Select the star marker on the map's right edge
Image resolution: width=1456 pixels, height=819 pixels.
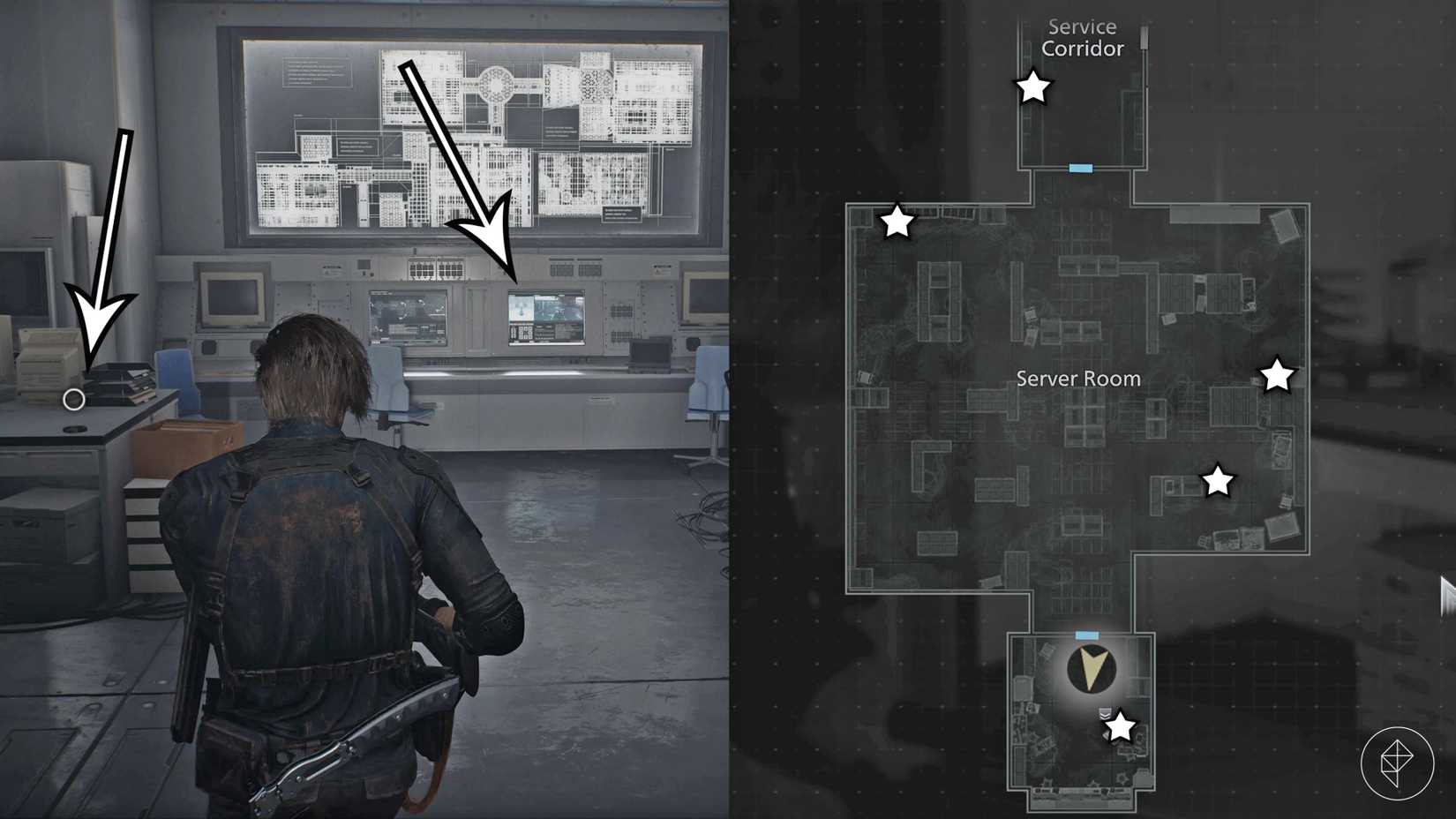point(1278,375)
